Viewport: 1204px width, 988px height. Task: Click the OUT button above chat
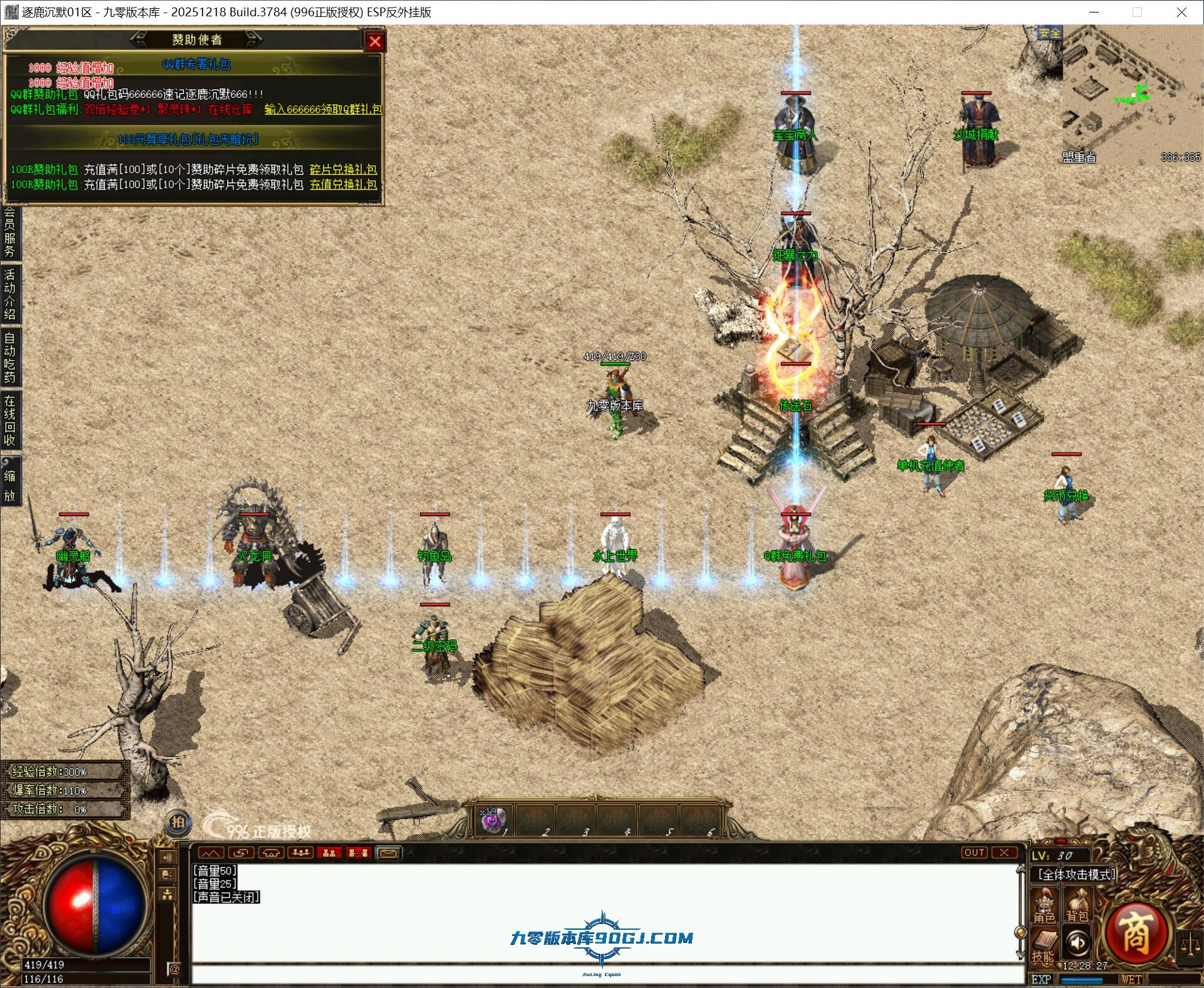point(974,853)
